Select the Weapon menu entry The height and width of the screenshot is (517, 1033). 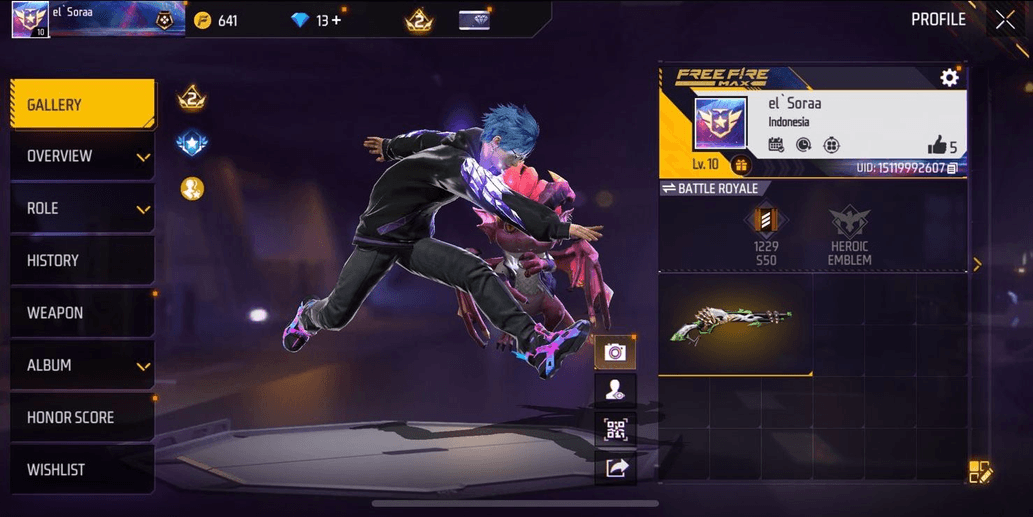coord(82,313)
